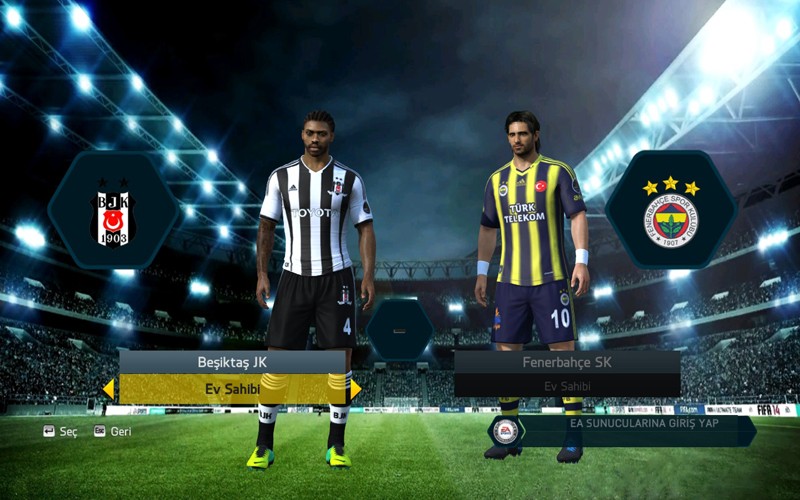Select the Beşiktaş JK team name panel
Screen dimensions: 800x500
232,362
